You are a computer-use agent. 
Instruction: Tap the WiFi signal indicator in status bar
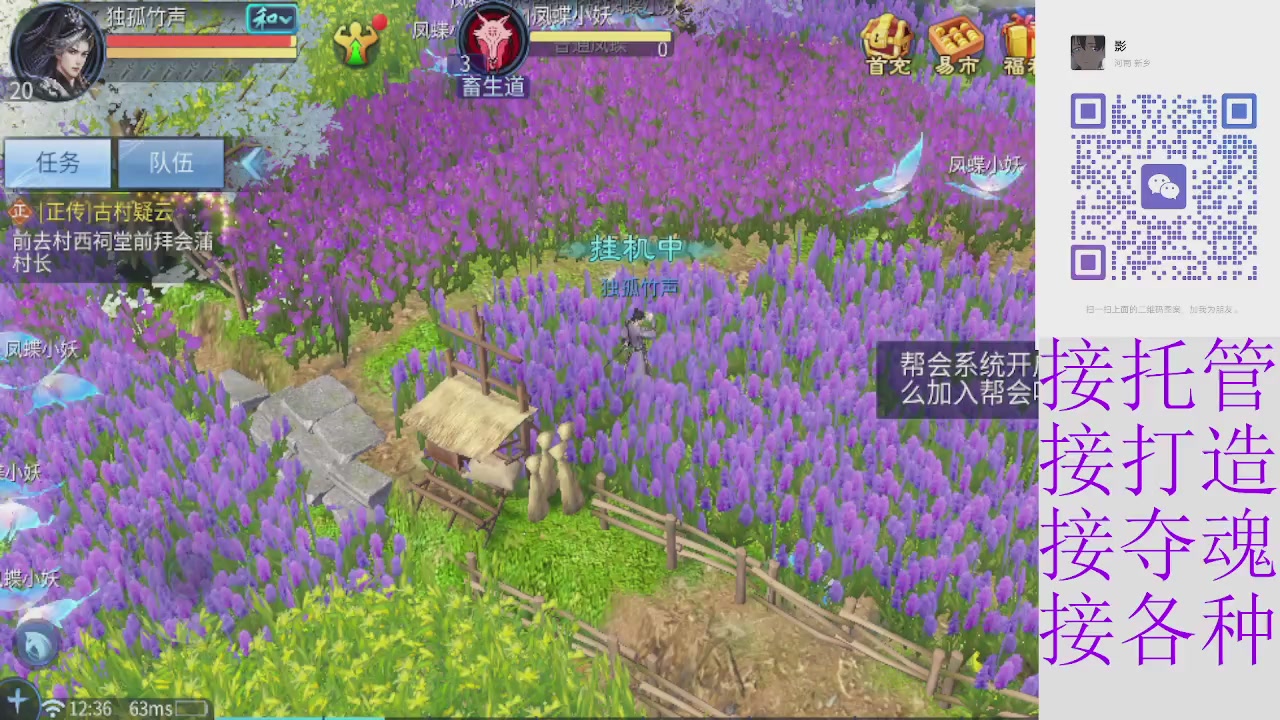52,708
